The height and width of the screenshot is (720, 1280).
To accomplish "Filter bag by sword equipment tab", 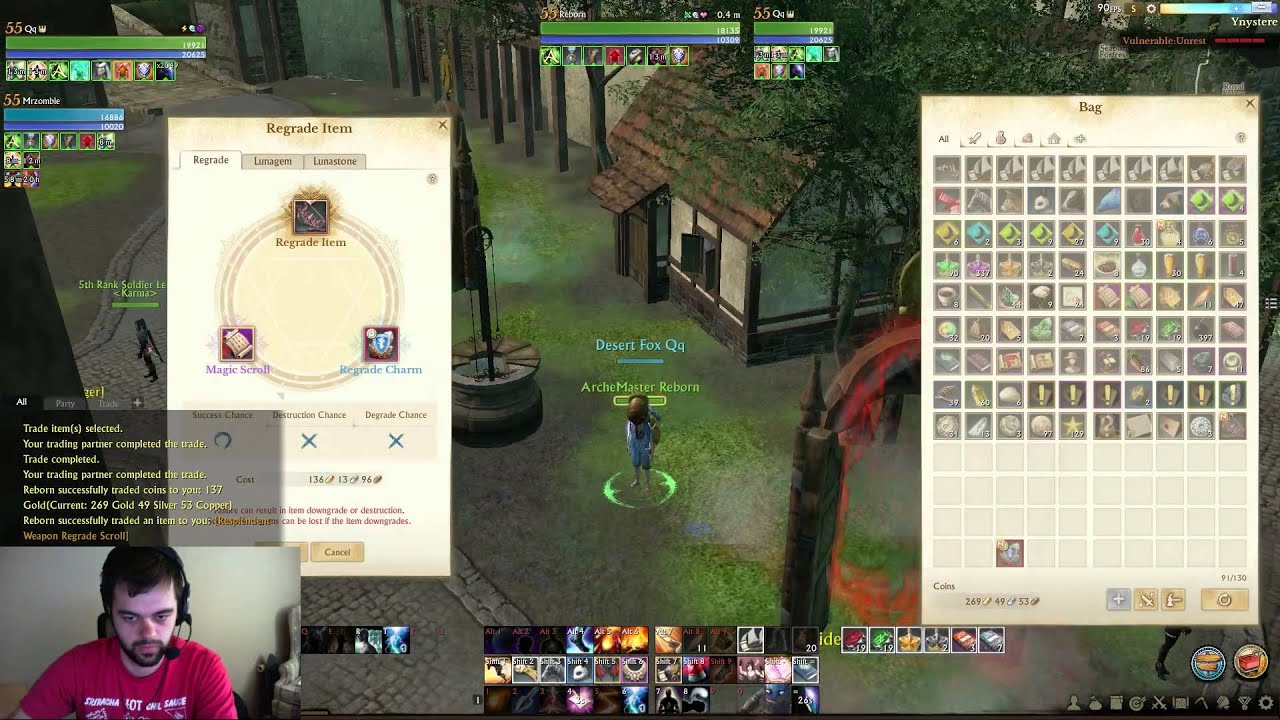I will click(x=975, y=139).
